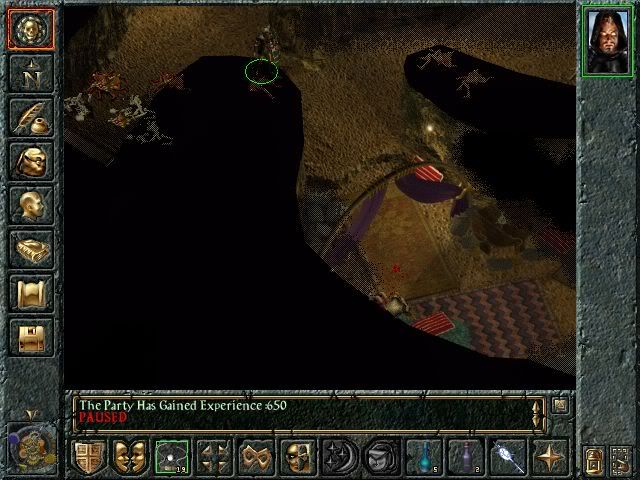Open the journal quill and inkwell button
Image resolution: width=640 pixels, height=480 pixels.
[31, 117]
